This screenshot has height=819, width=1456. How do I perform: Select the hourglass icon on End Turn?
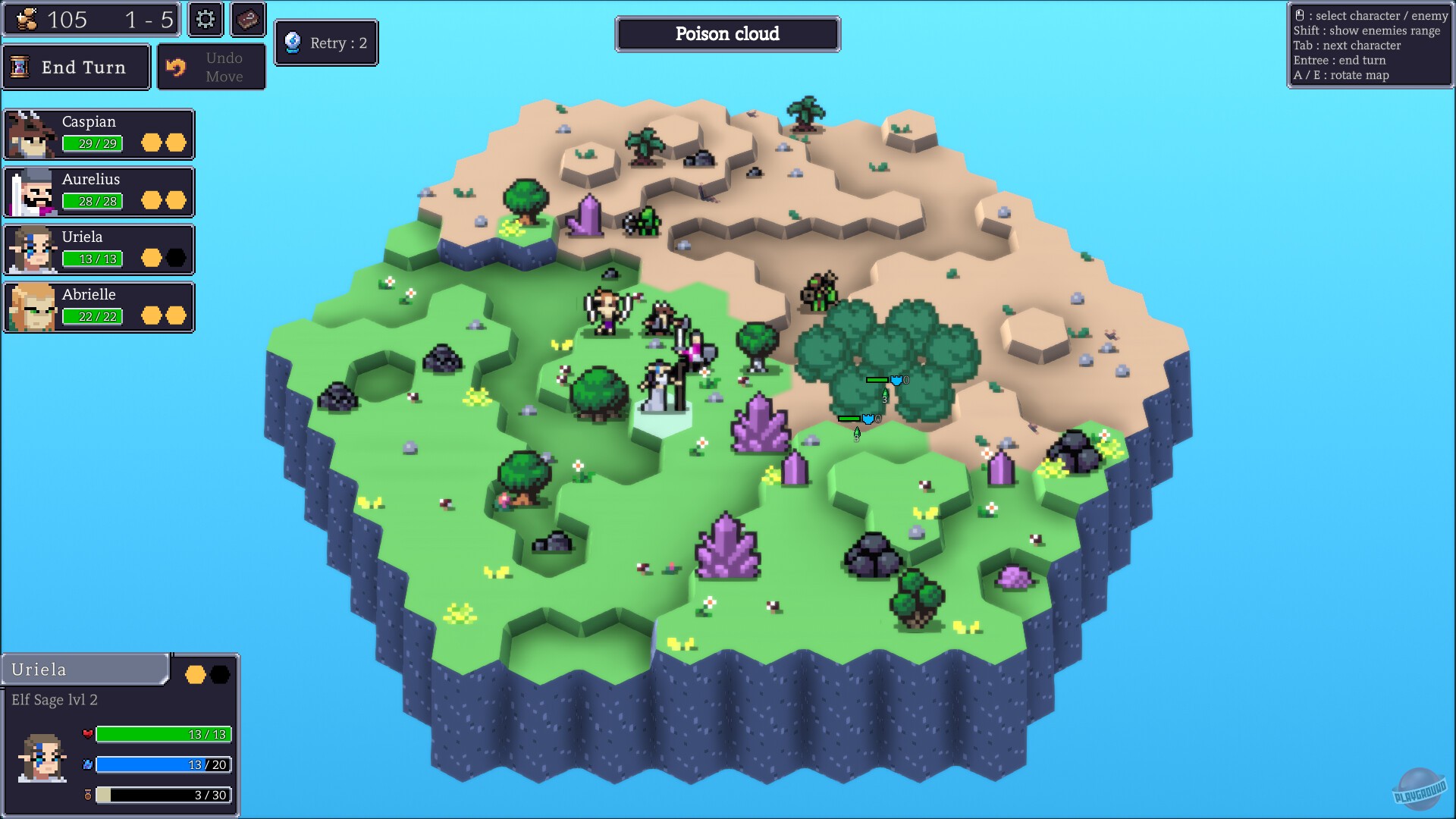tap(22, 67)
